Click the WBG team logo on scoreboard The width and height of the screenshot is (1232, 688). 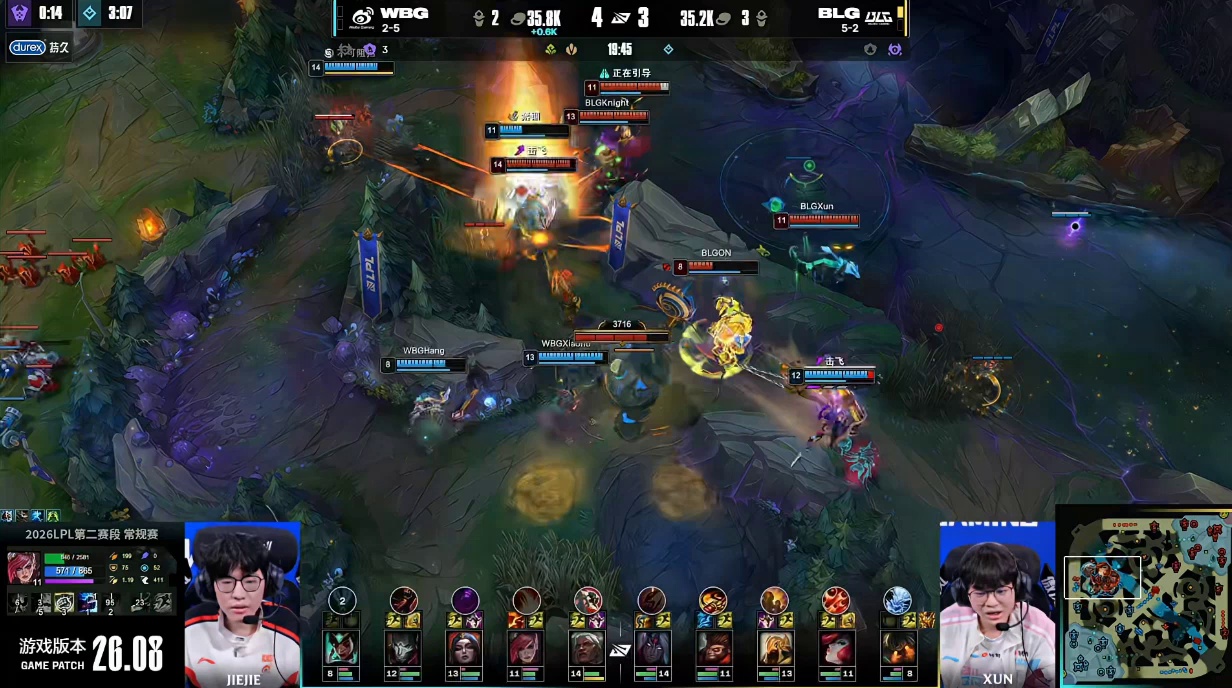(x=362, y=17)
